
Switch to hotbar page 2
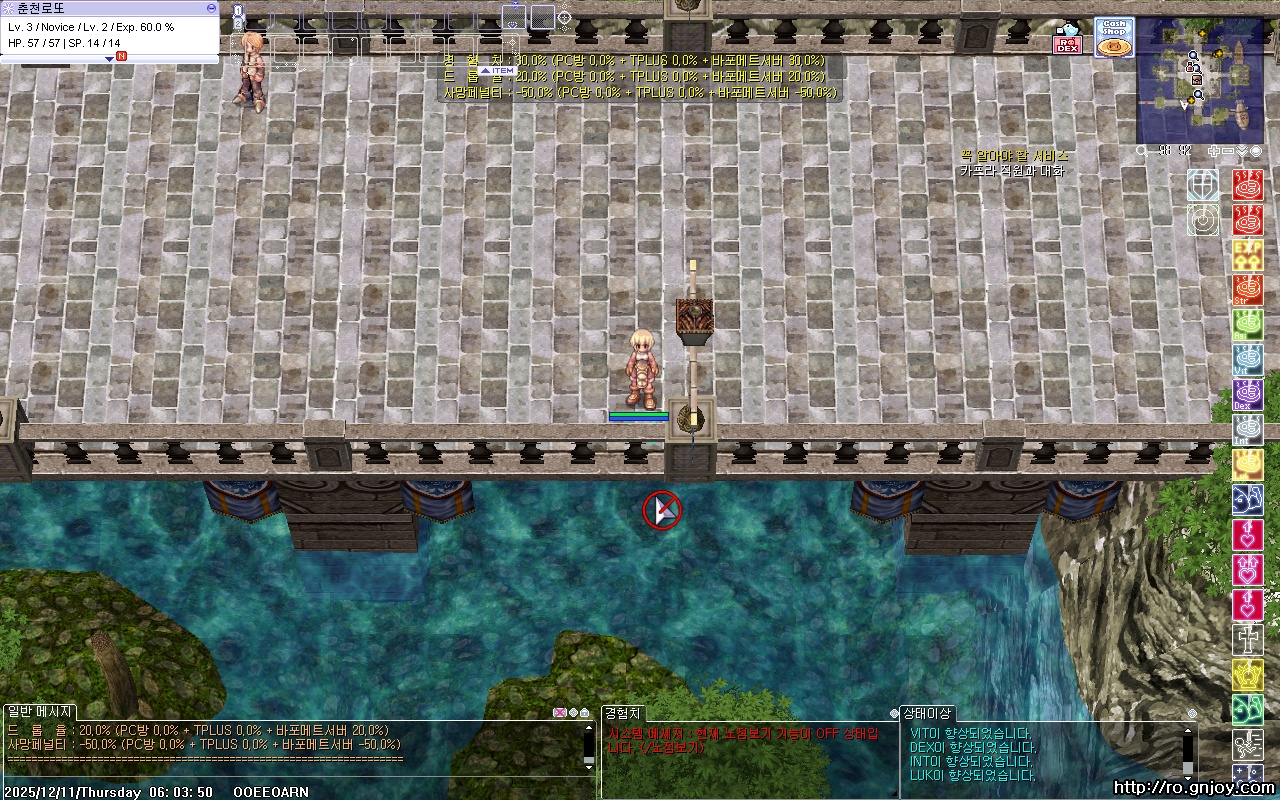point(238,23)
